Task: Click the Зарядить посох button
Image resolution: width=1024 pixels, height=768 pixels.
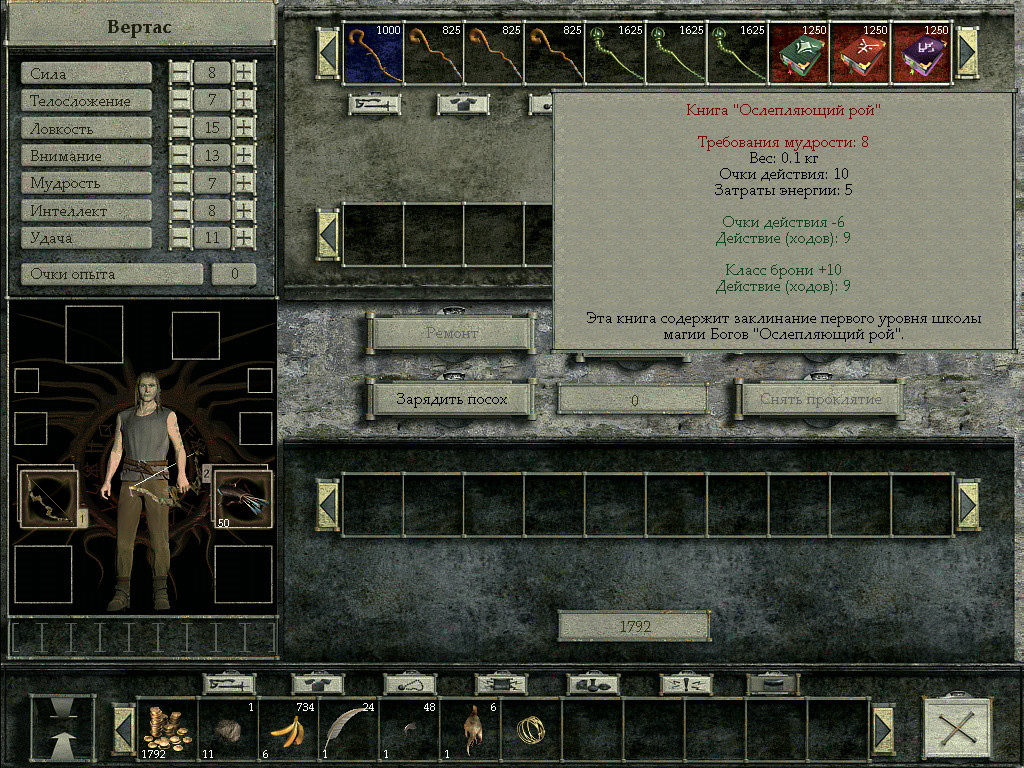Action: [x=451, y=399]
